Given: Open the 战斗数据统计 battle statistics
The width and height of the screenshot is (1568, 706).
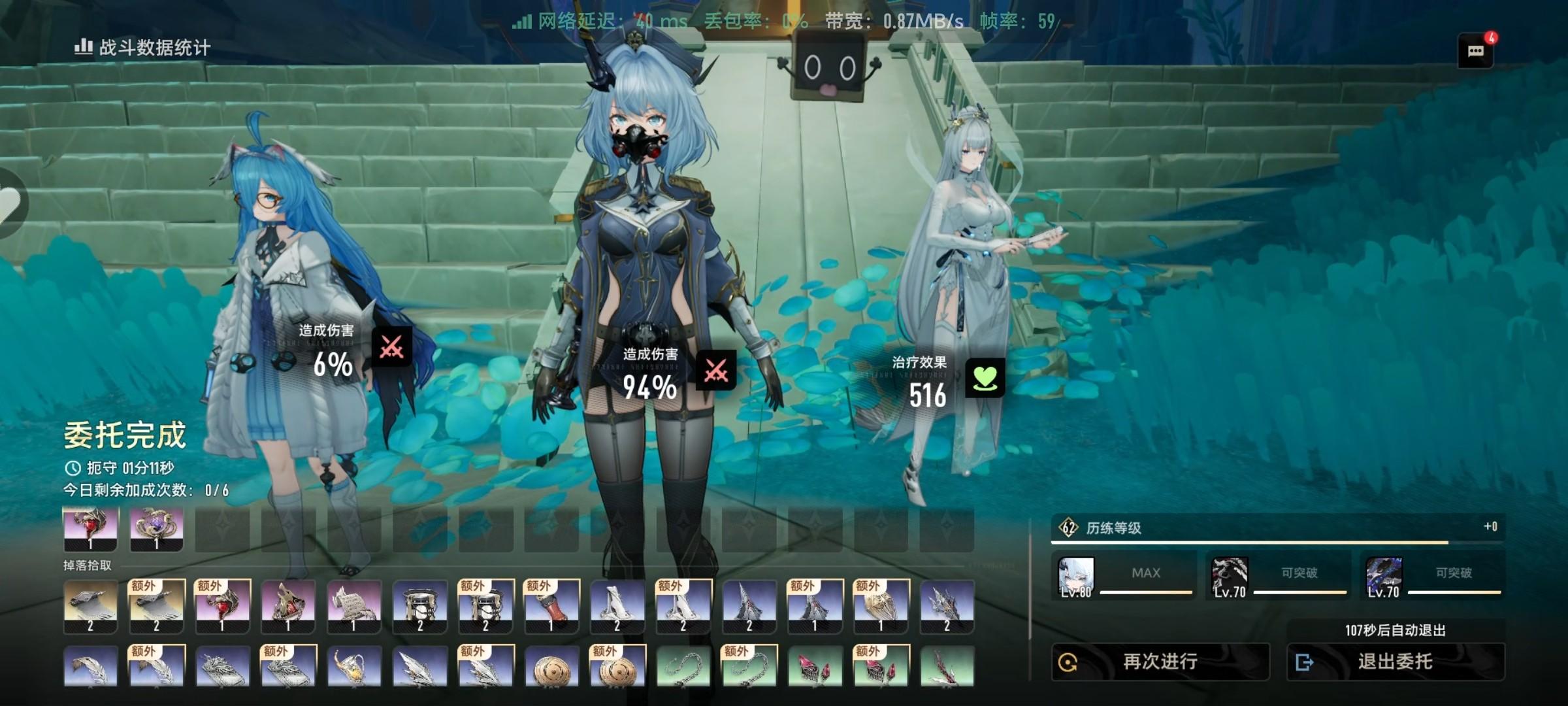Looking at the screenshot, I should coord(142,48).
